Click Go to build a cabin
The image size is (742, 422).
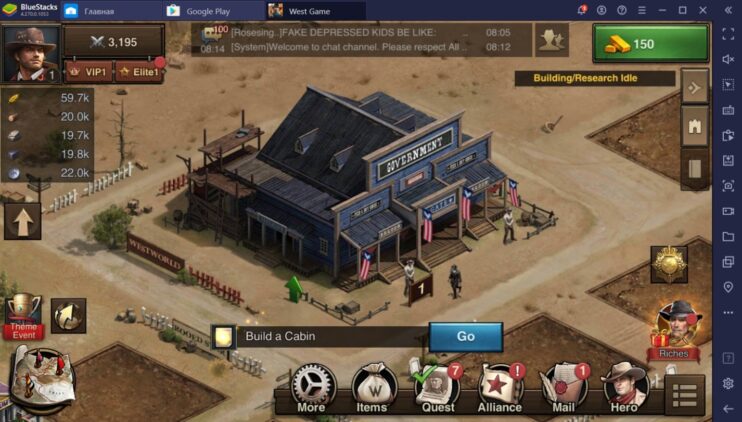pos(465,336)
